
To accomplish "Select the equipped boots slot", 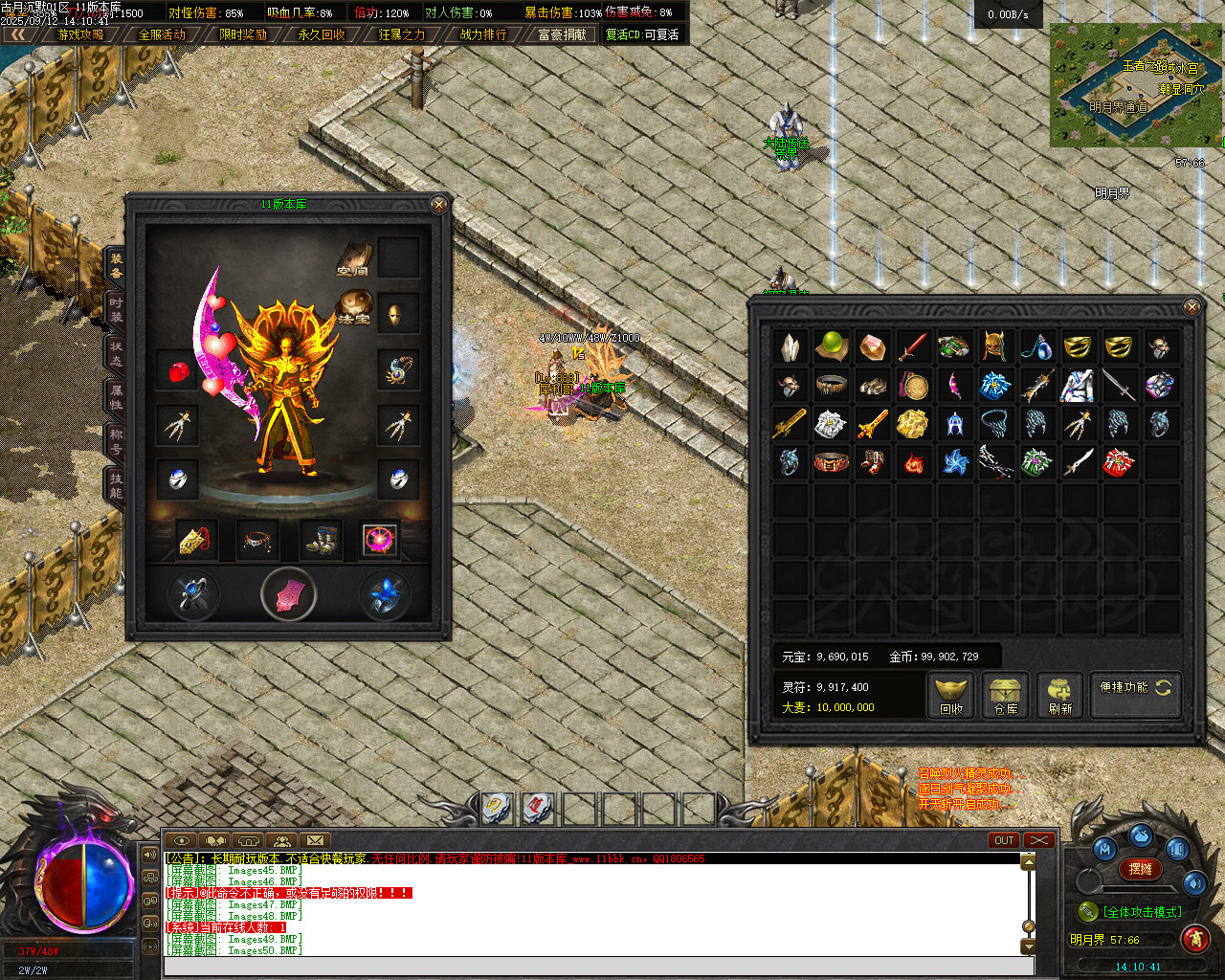I will pos(320,540).
